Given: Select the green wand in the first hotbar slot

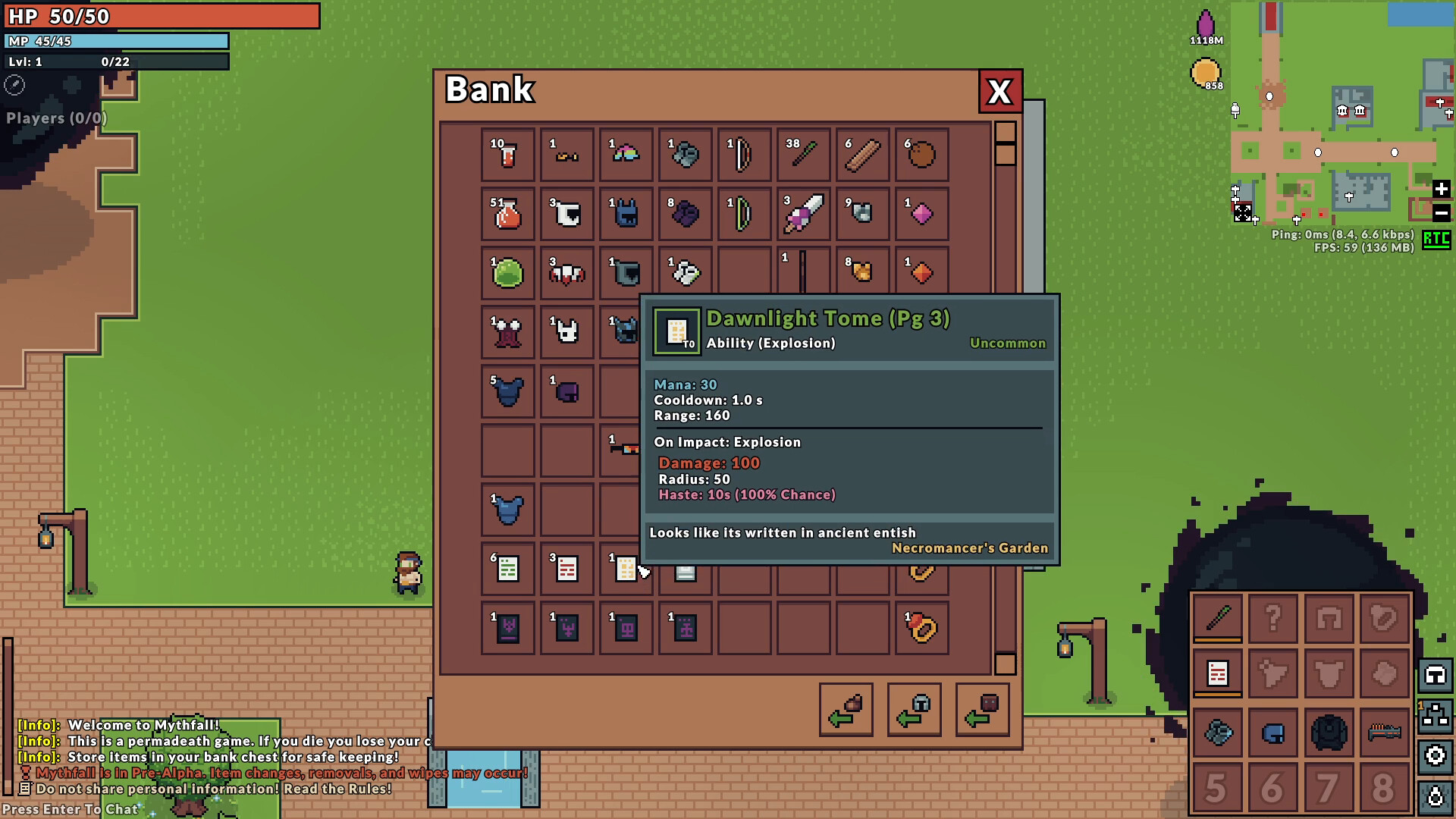Looking at the screenshot, I should [x=1218, y=616].
